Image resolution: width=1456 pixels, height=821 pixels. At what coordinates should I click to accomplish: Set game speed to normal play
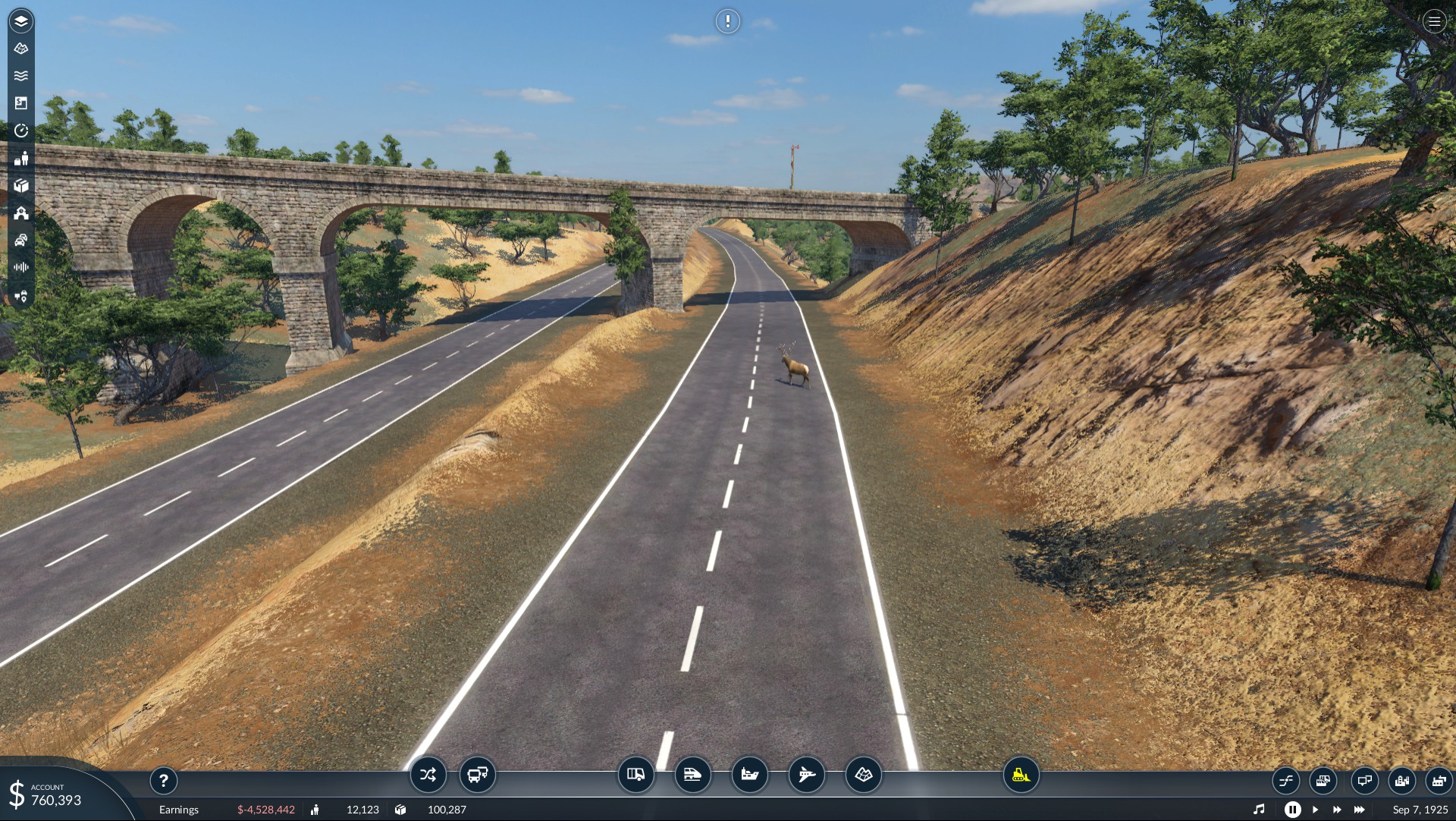pos(1315,810)
